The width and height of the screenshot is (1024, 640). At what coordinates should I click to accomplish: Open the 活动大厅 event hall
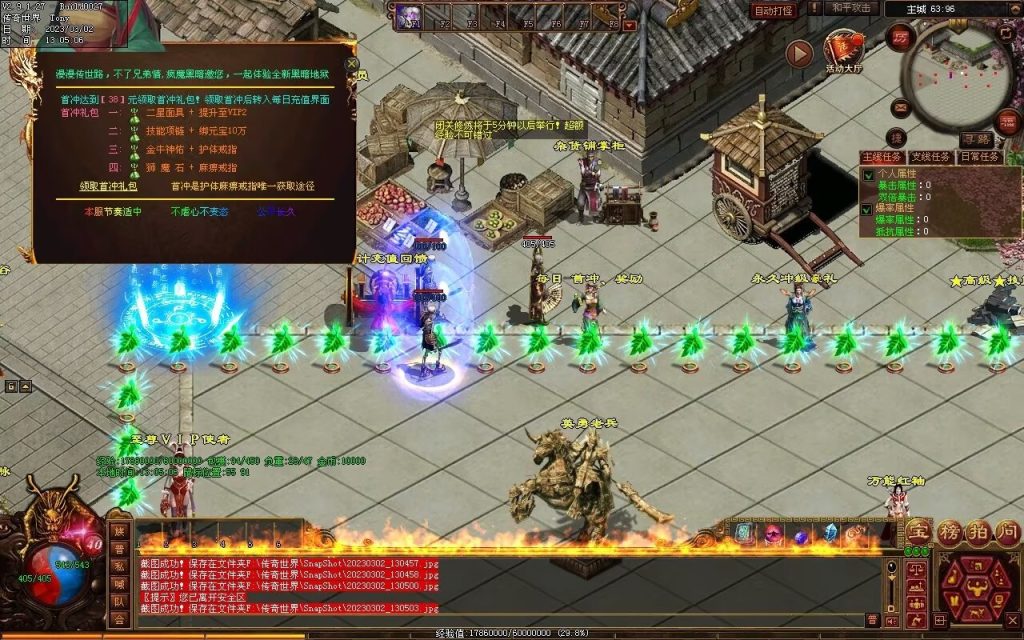click(x=844, y=50)
